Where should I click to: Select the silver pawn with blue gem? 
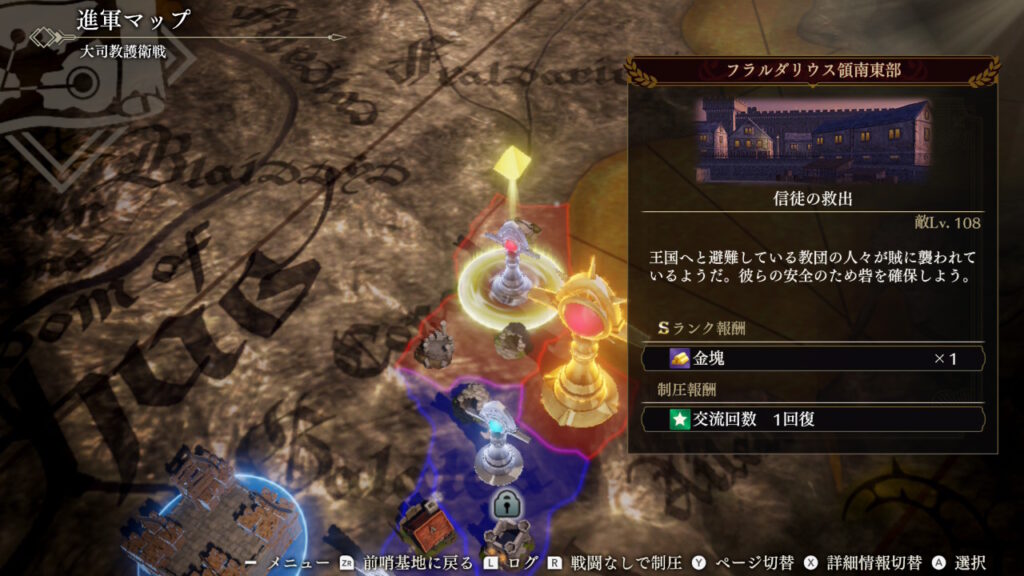[497, 440]
